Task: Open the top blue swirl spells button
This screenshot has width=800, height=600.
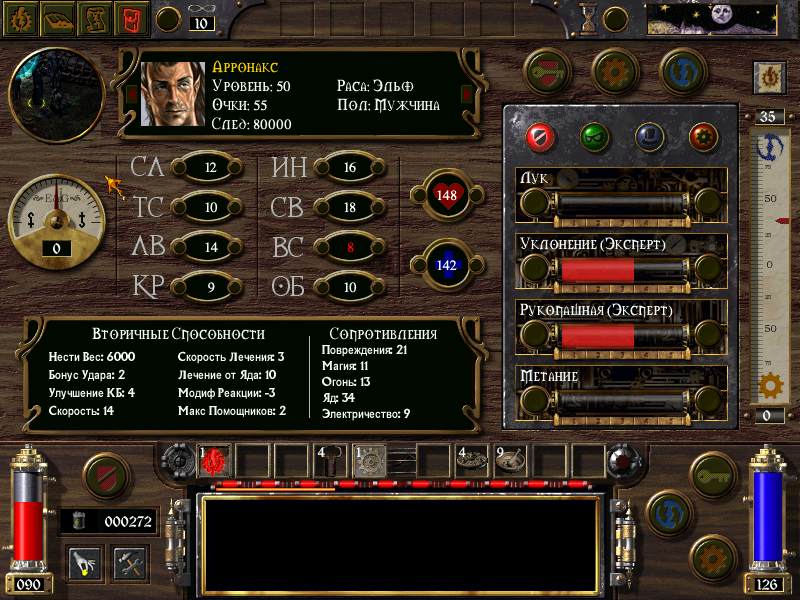Action: [x=683, y=70]
